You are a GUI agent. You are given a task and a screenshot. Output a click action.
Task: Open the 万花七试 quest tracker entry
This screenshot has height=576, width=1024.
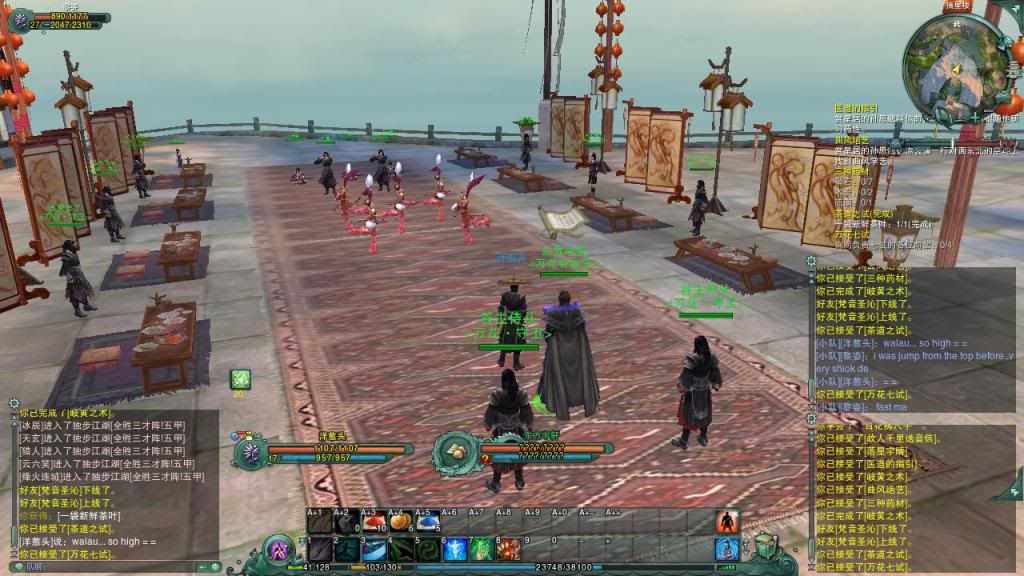tap(852, 234)
